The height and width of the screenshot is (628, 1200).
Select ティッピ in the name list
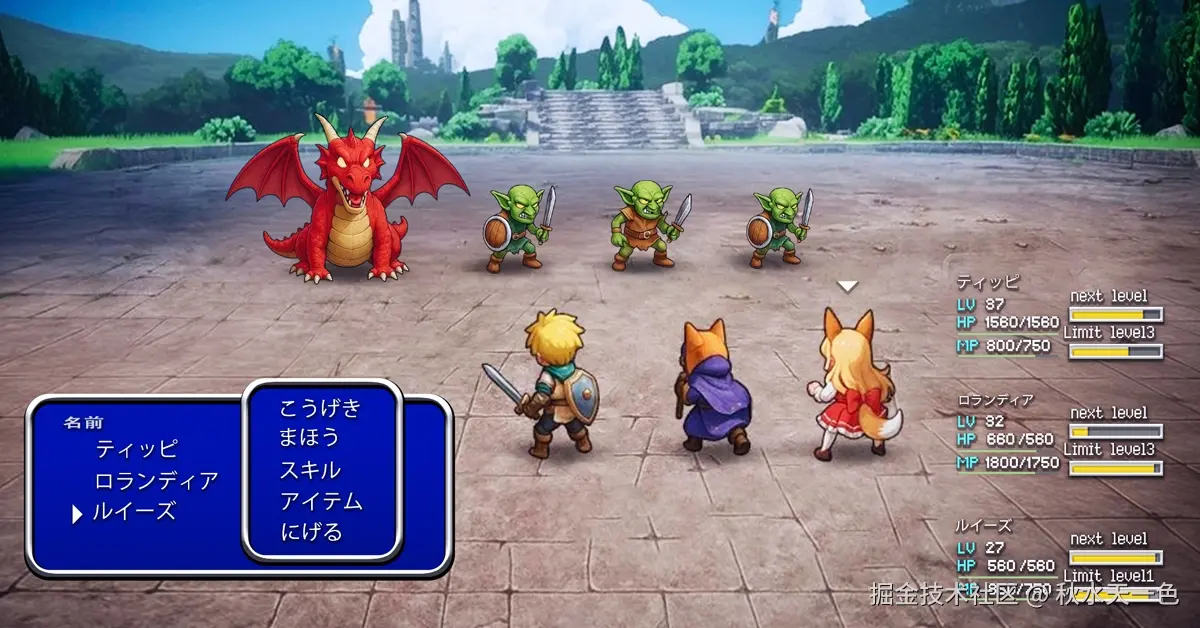[136, 449]
